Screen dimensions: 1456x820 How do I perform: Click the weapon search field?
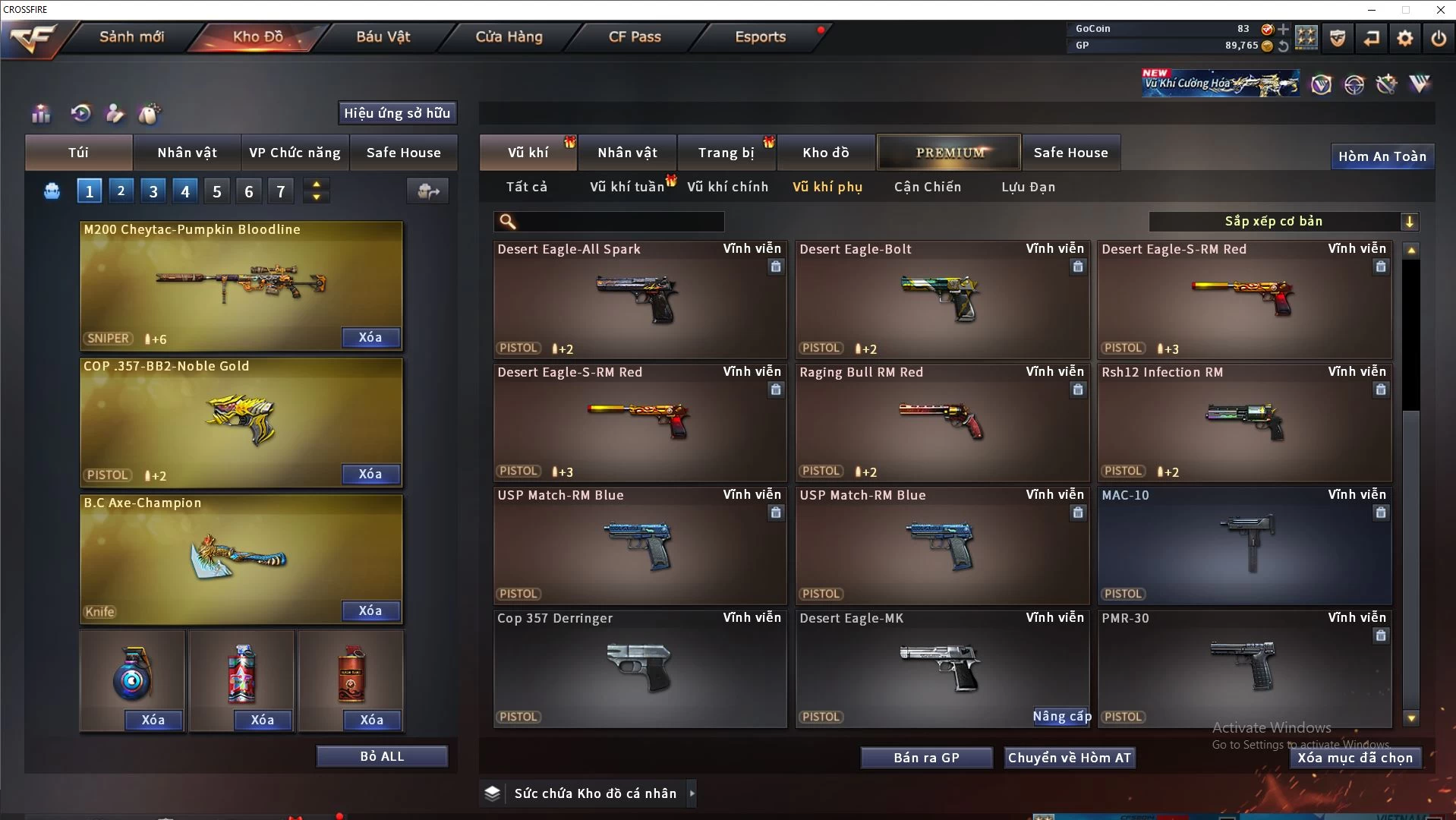pos(619,222)
